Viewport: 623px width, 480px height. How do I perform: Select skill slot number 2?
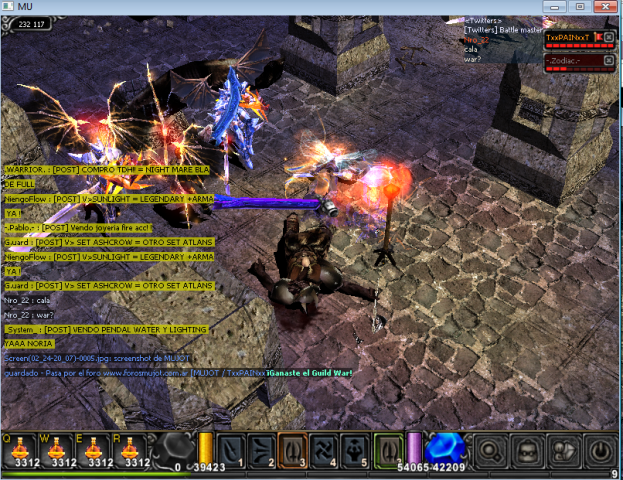(x=263, y=451)
